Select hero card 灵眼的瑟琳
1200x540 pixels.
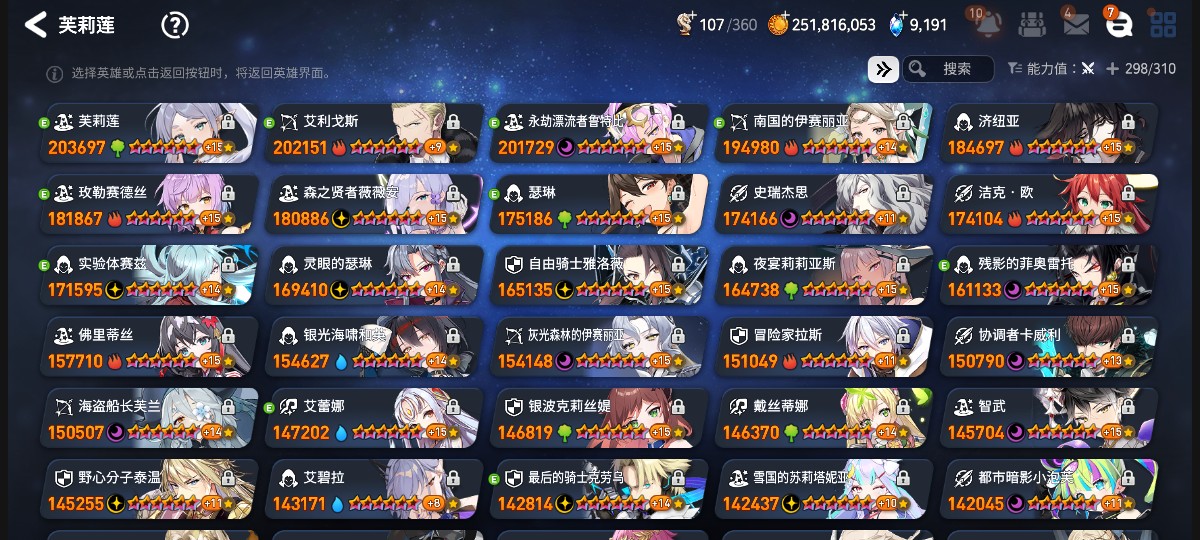pos(374,276)
